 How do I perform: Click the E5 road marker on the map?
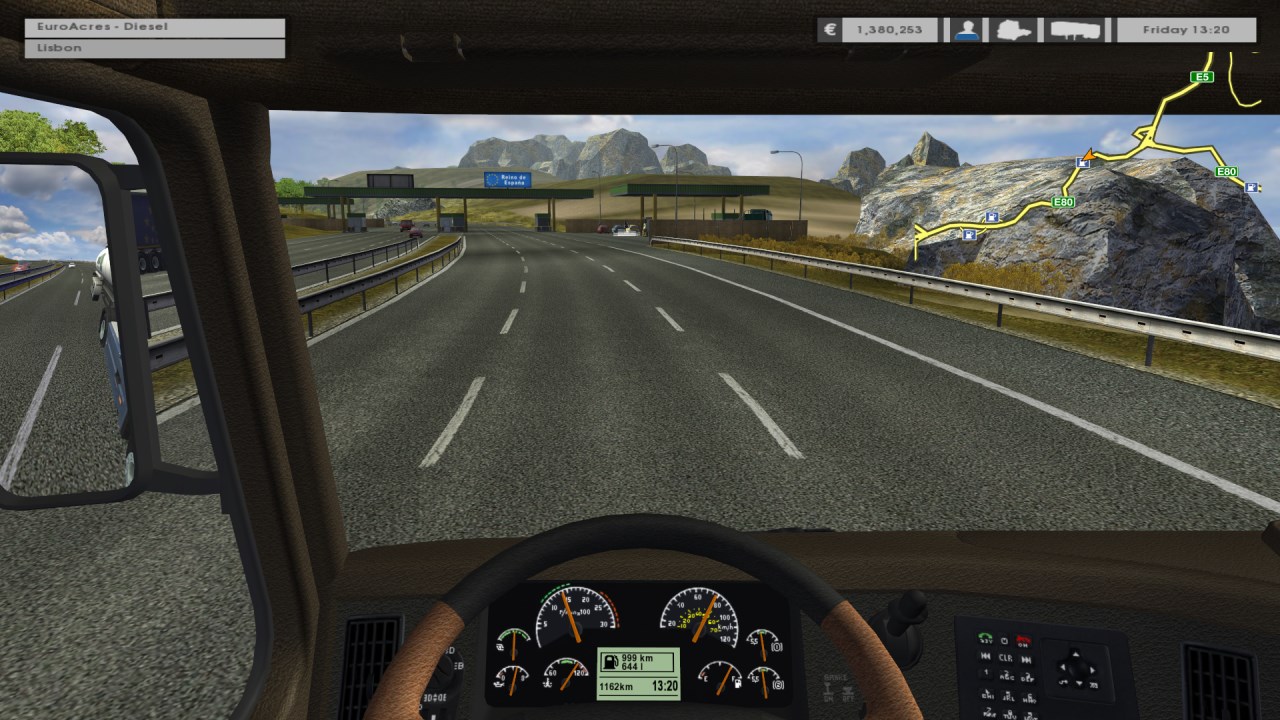pyautogui.click(x=1202, y=77)
